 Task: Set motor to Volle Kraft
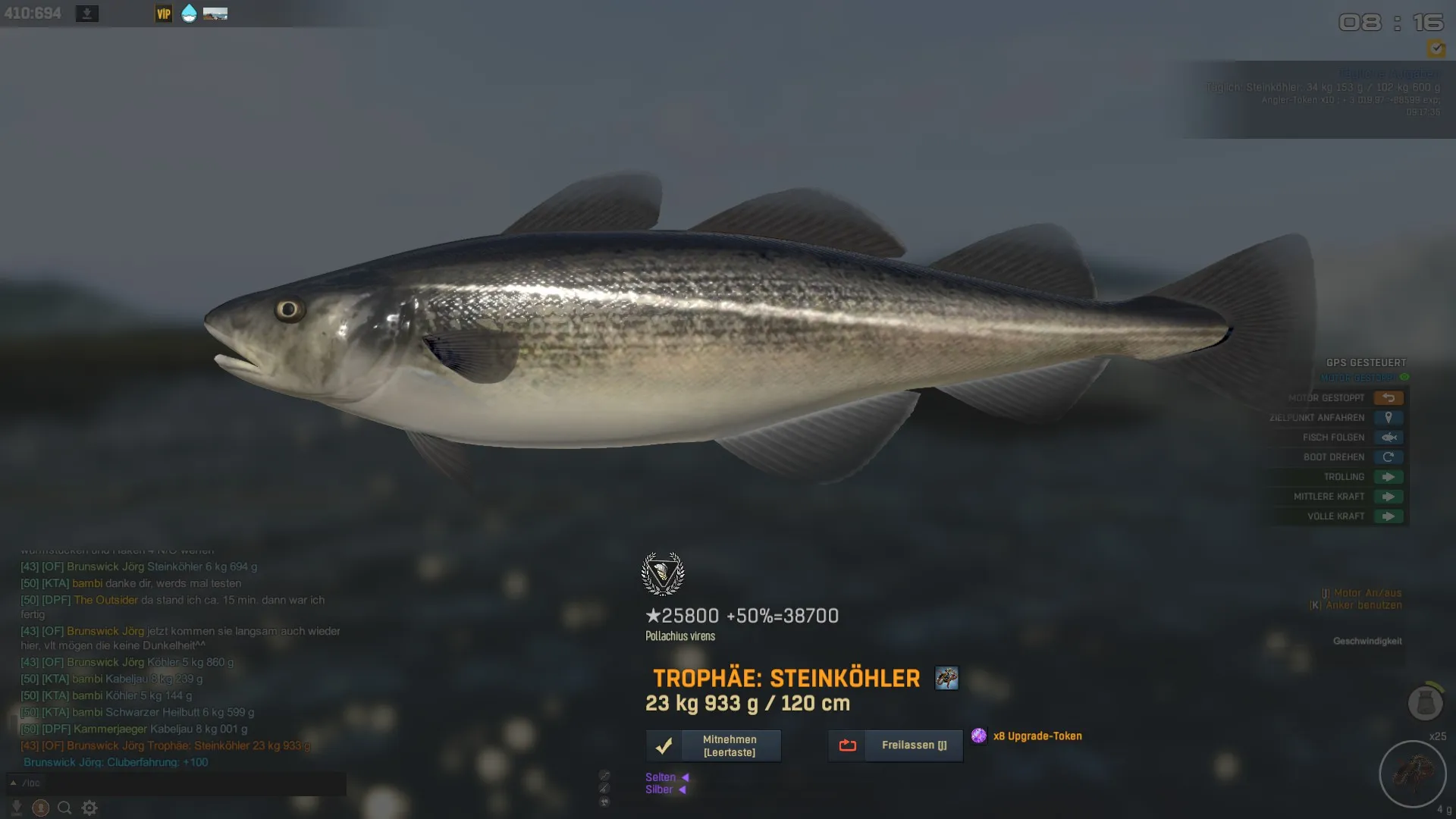tap(1389, 516)
